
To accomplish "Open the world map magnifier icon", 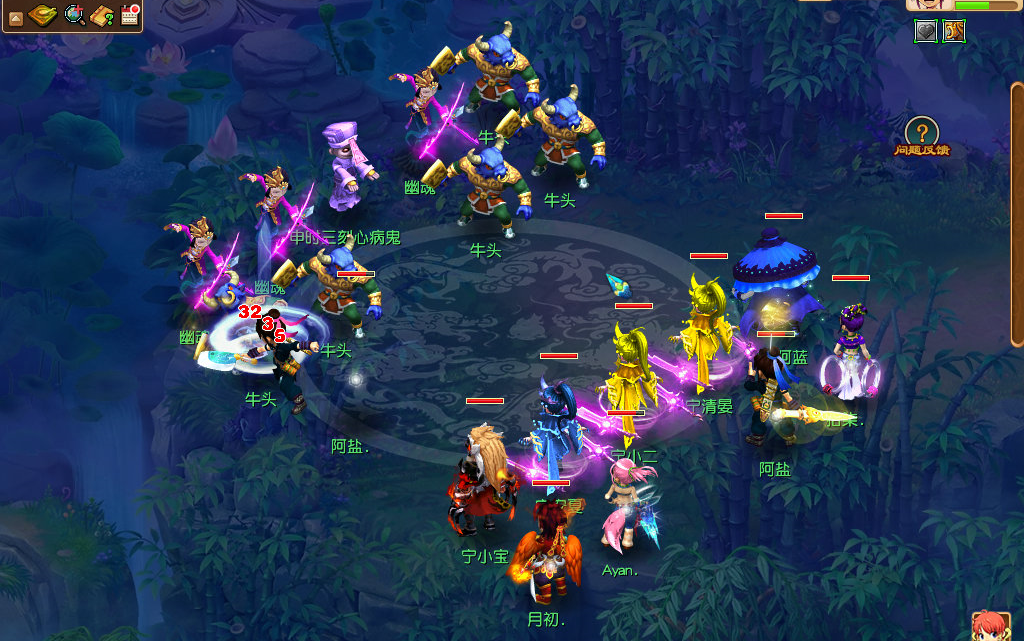I will 74,15.
